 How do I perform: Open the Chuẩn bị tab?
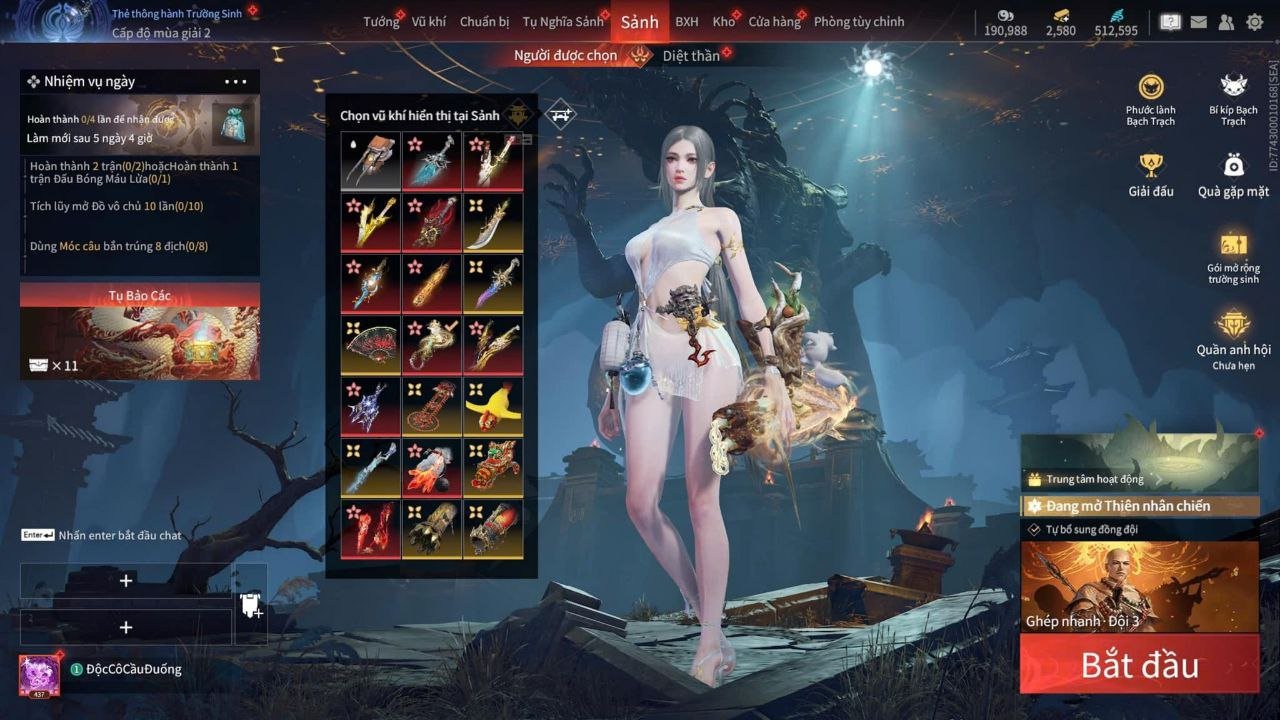tap(484, 22)
